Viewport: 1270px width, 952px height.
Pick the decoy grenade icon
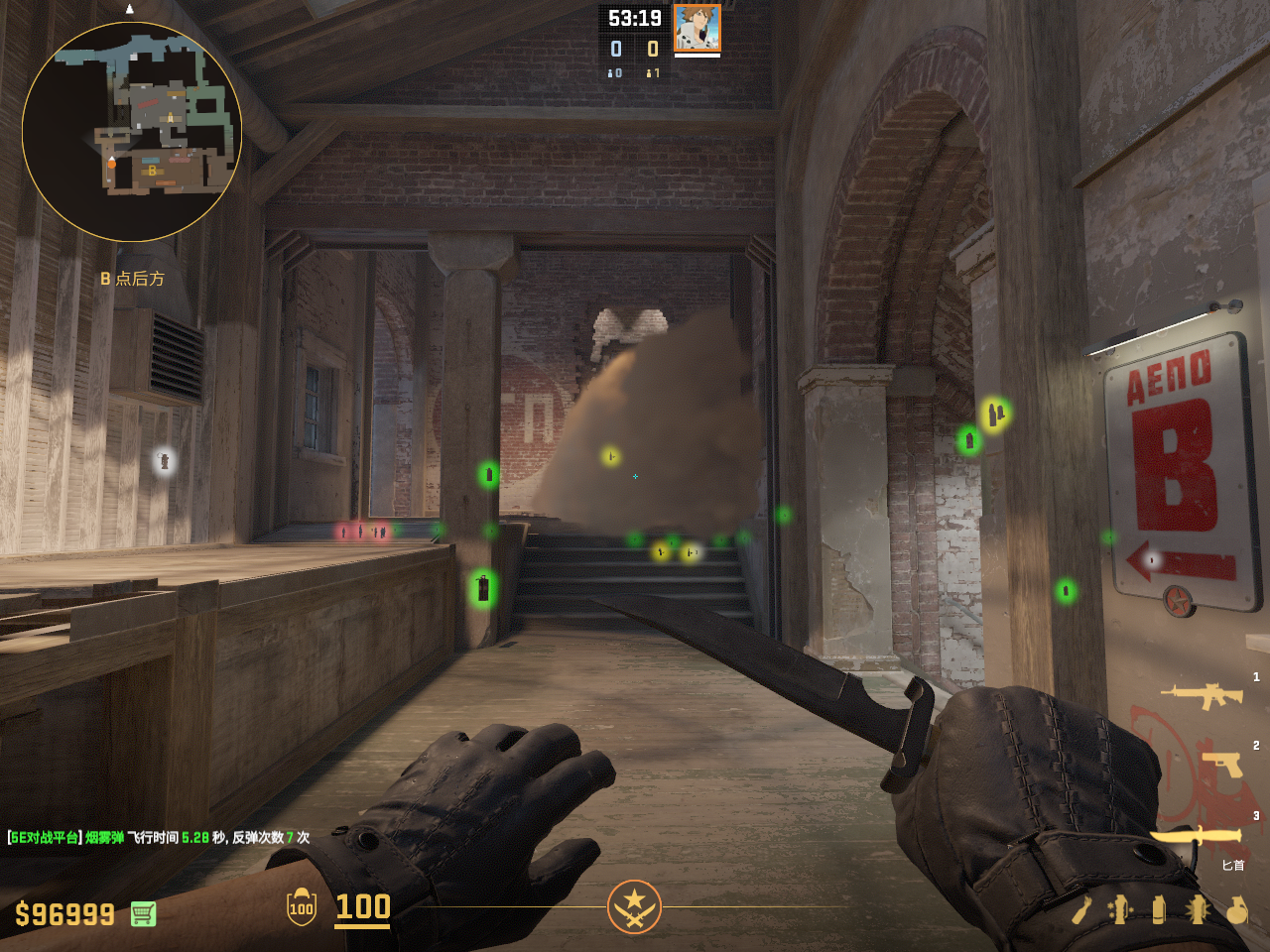click(1120, 909)
